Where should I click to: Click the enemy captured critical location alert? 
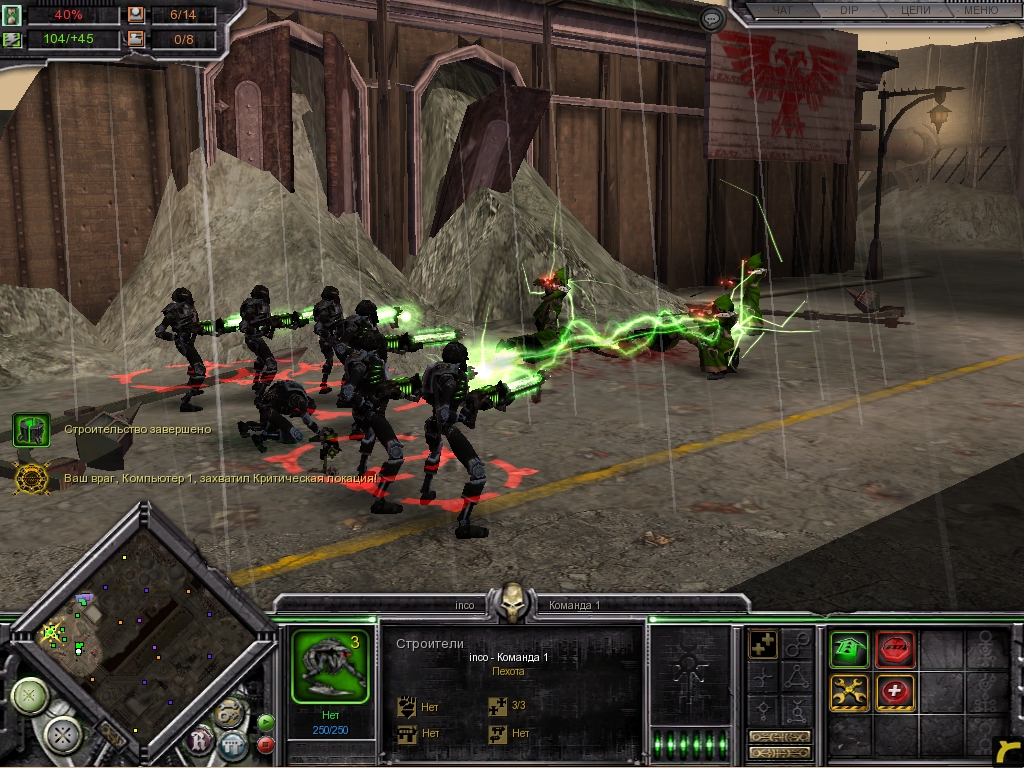coord(31,479)
